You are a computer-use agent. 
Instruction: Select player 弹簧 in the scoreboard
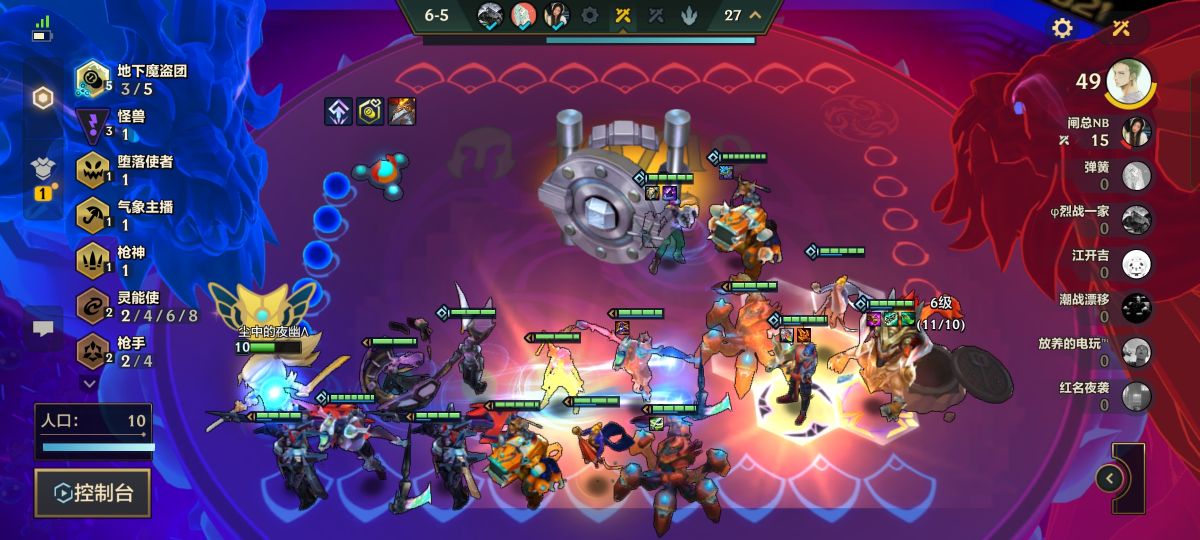click(1136, 176)
